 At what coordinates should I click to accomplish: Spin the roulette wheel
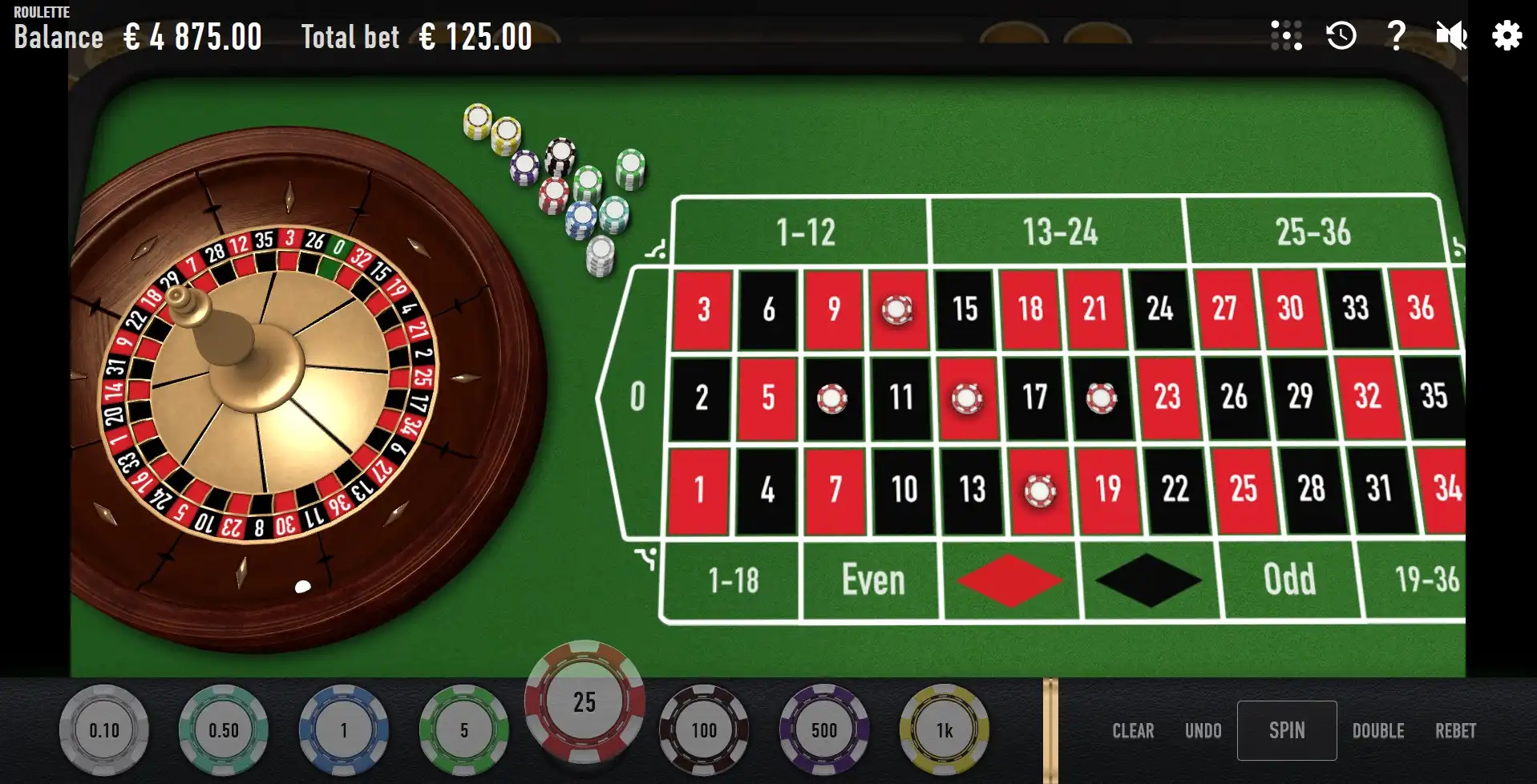pyautogui.click(x=1286, y=730)
